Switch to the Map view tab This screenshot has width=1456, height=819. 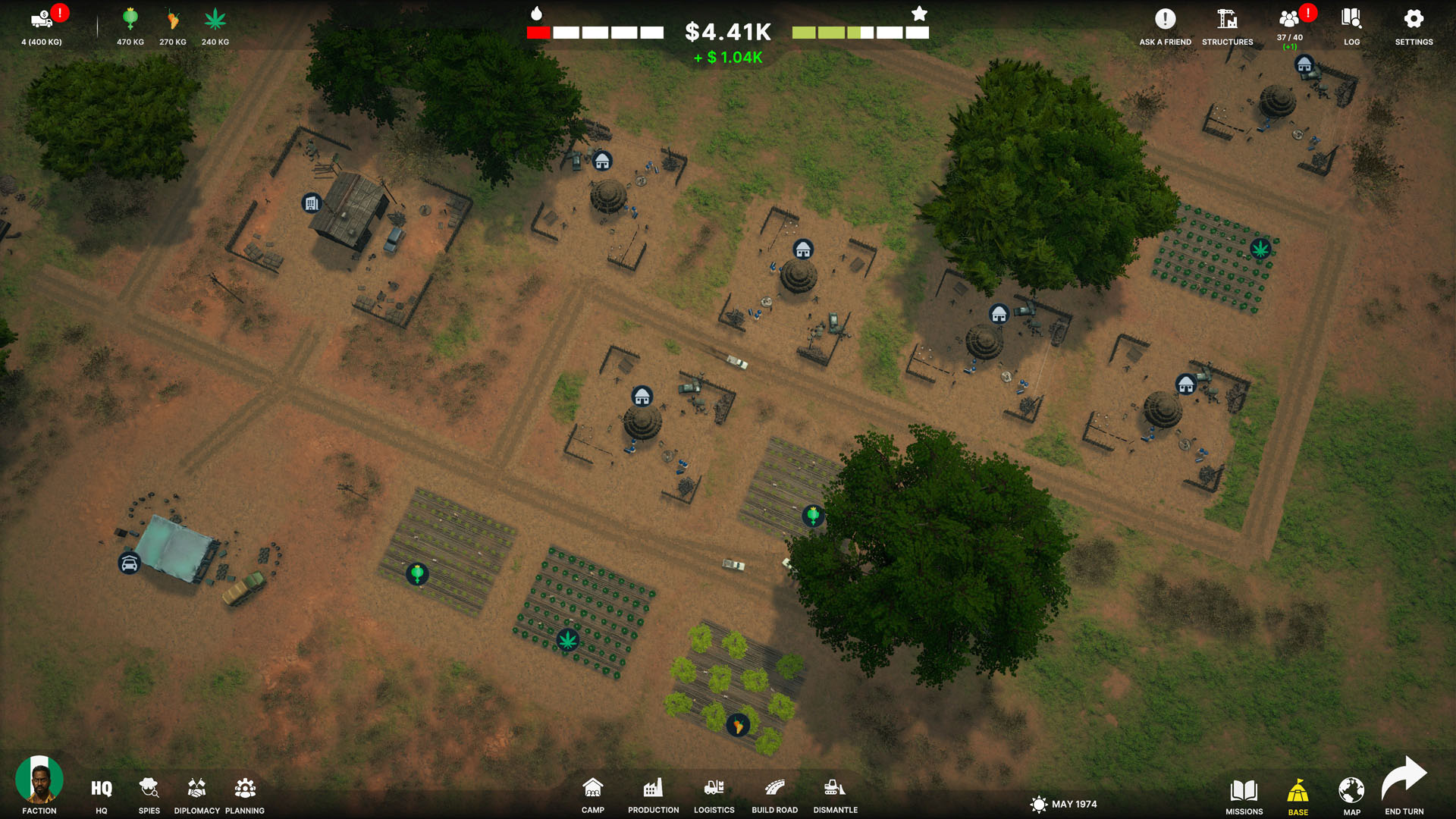tap(1351, 792)
